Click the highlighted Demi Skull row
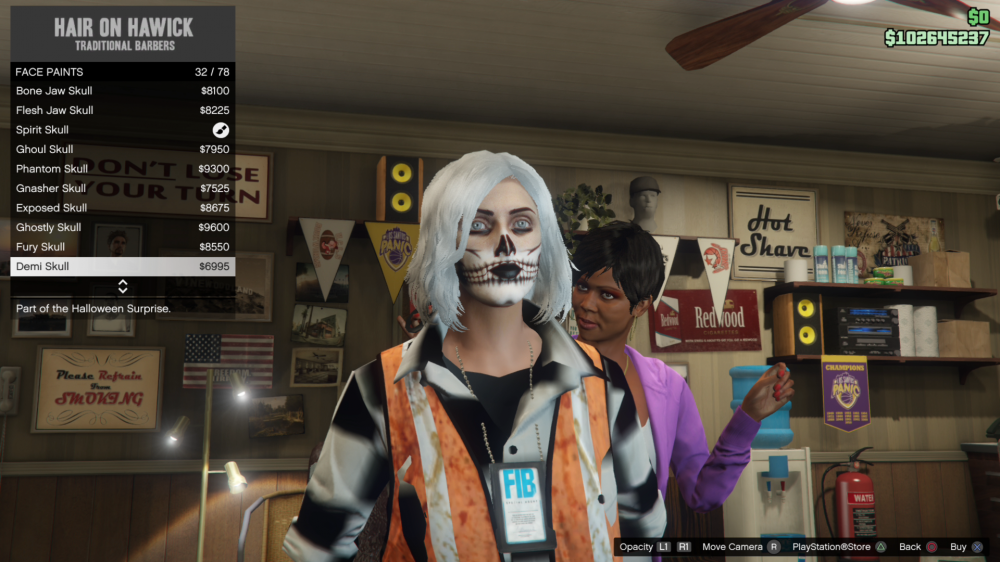The width and height of the screenshot is (1000, 562). pos(122,267)
